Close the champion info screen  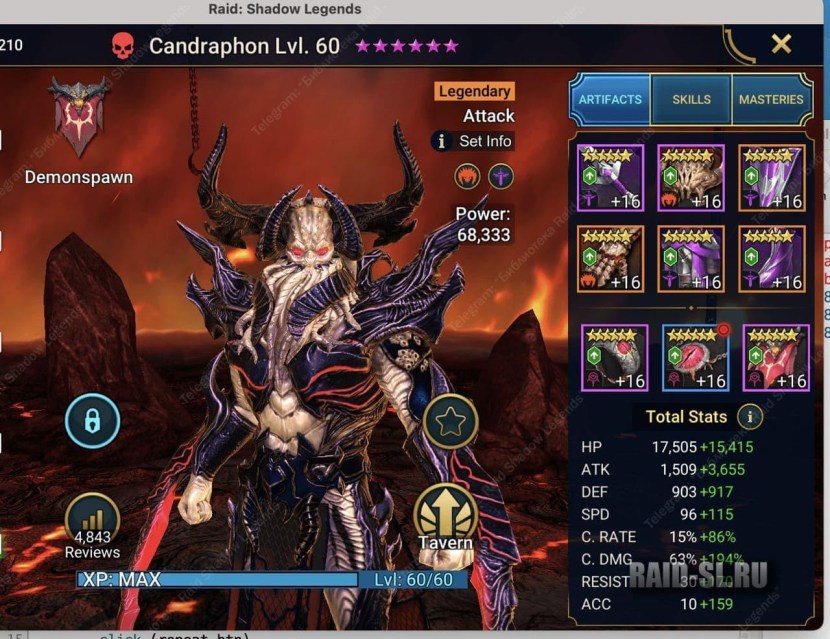(781, 44)
